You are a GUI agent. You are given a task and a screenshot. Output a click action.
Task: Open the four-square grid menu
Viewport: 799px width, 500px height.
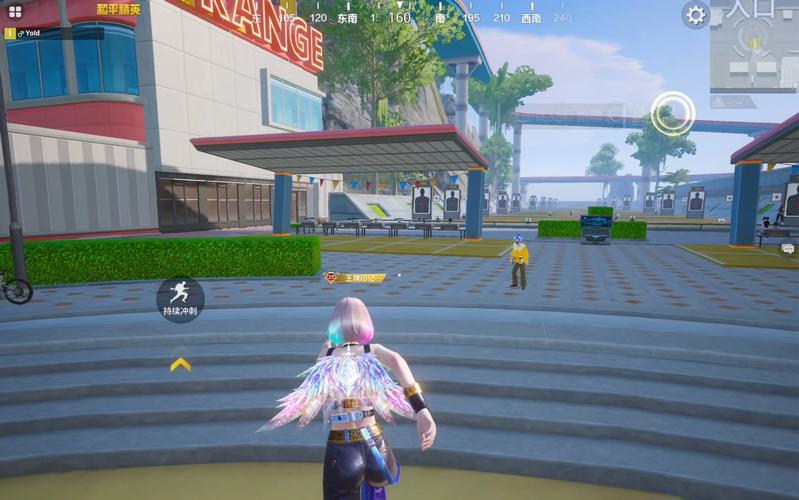15,12
